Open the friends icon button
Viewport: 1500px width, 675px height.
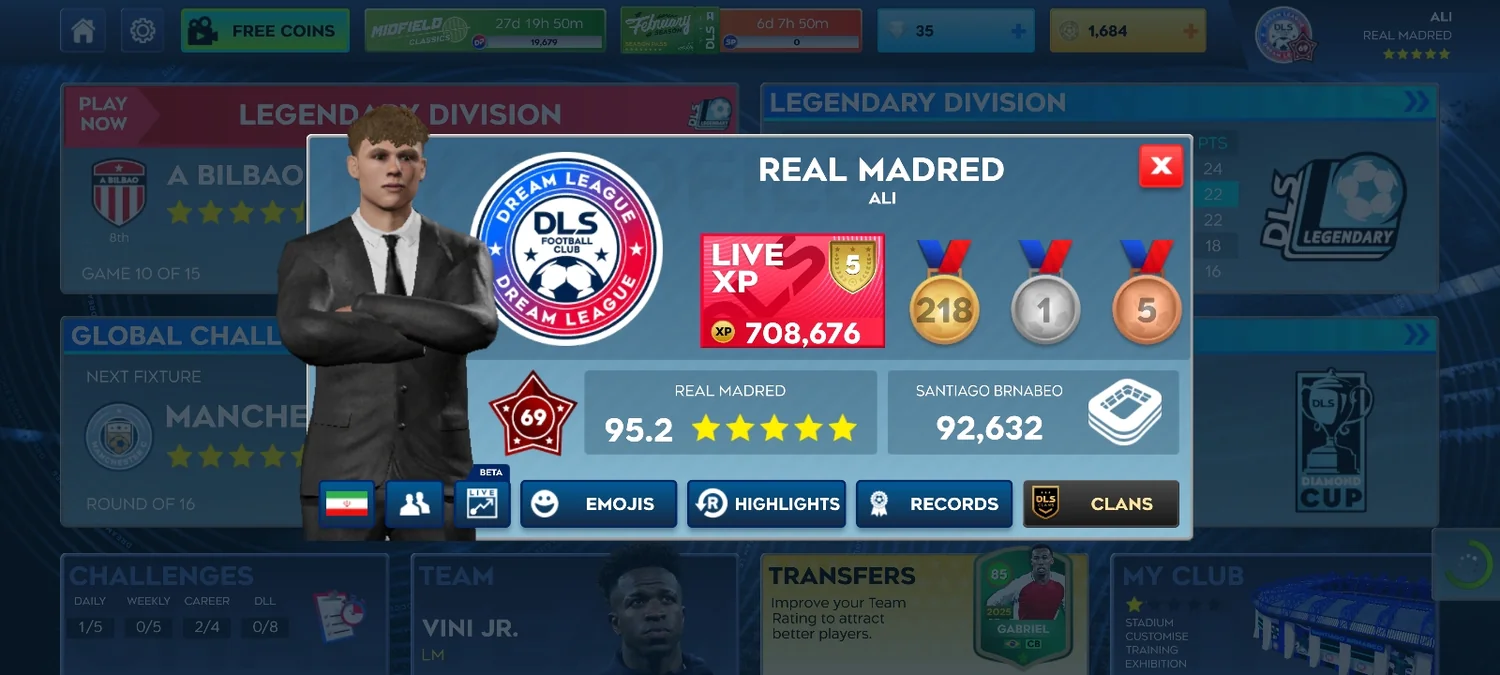pos(414,504)
